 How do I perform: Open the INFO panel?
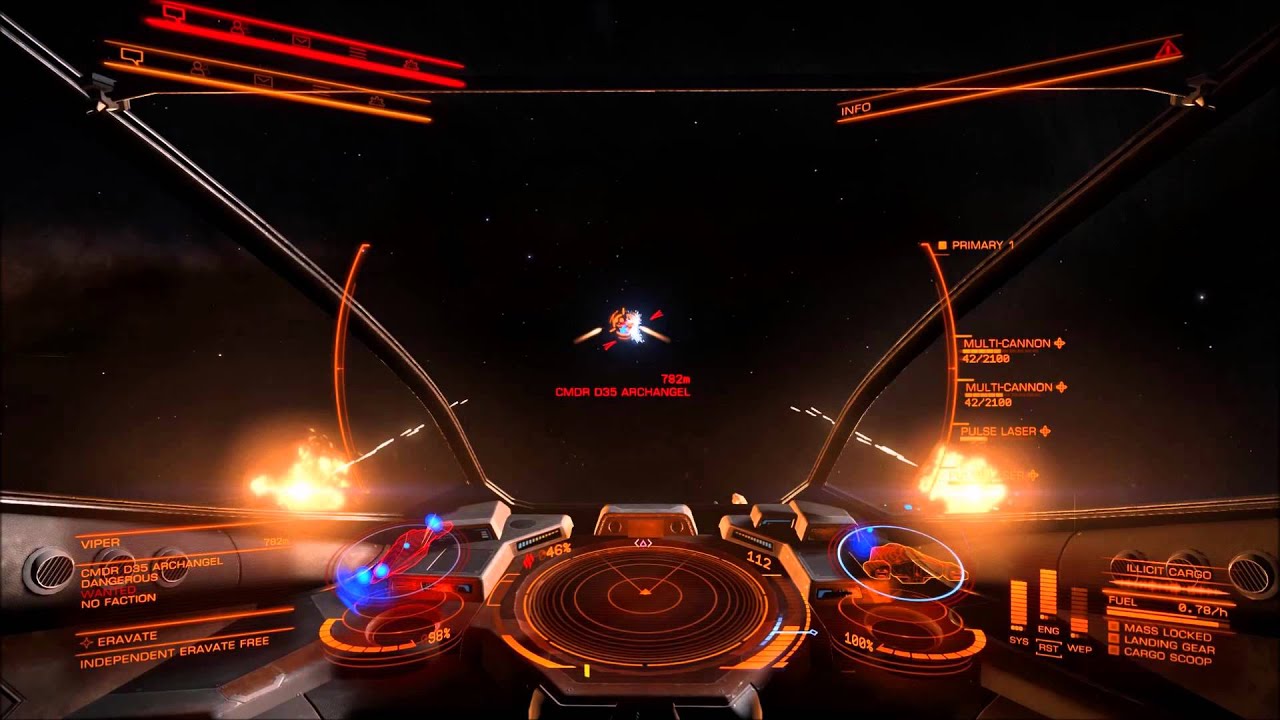pos(856,109)
